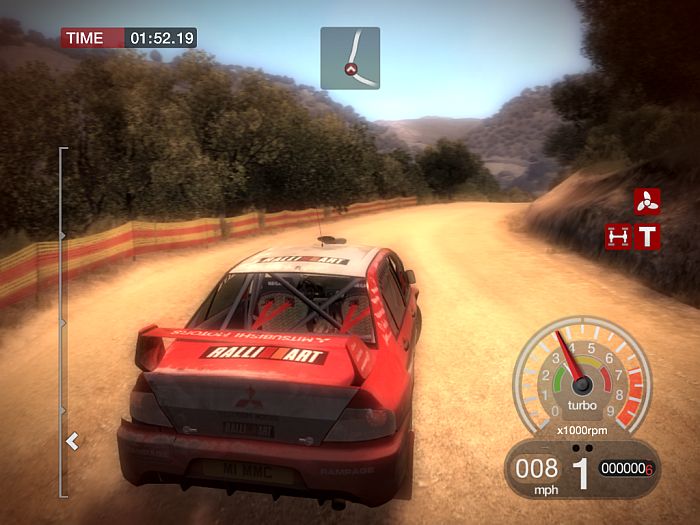The width and height of the screenshot is (700, 525).
Task: Click the arrow marker on stage progress bar
Action: tap(72, 440)
